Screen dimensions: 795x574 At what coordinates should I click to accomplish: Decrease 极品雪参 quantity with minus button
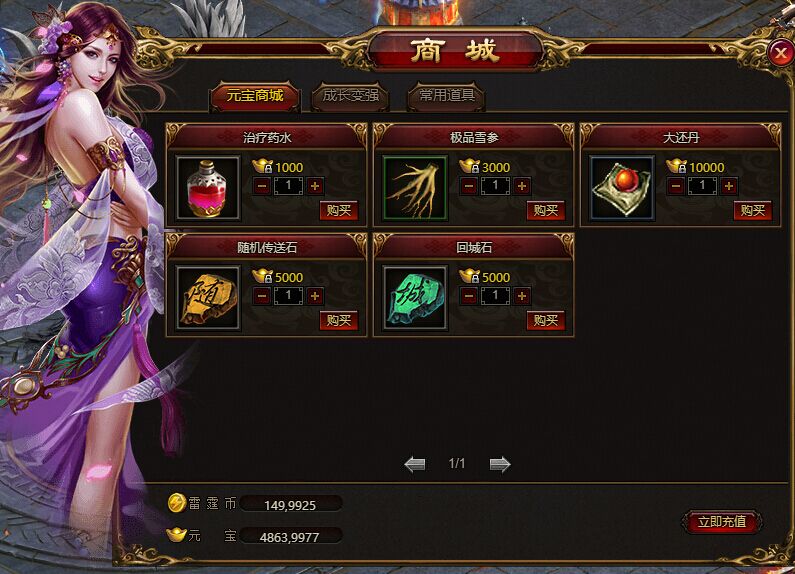[469, 186]
